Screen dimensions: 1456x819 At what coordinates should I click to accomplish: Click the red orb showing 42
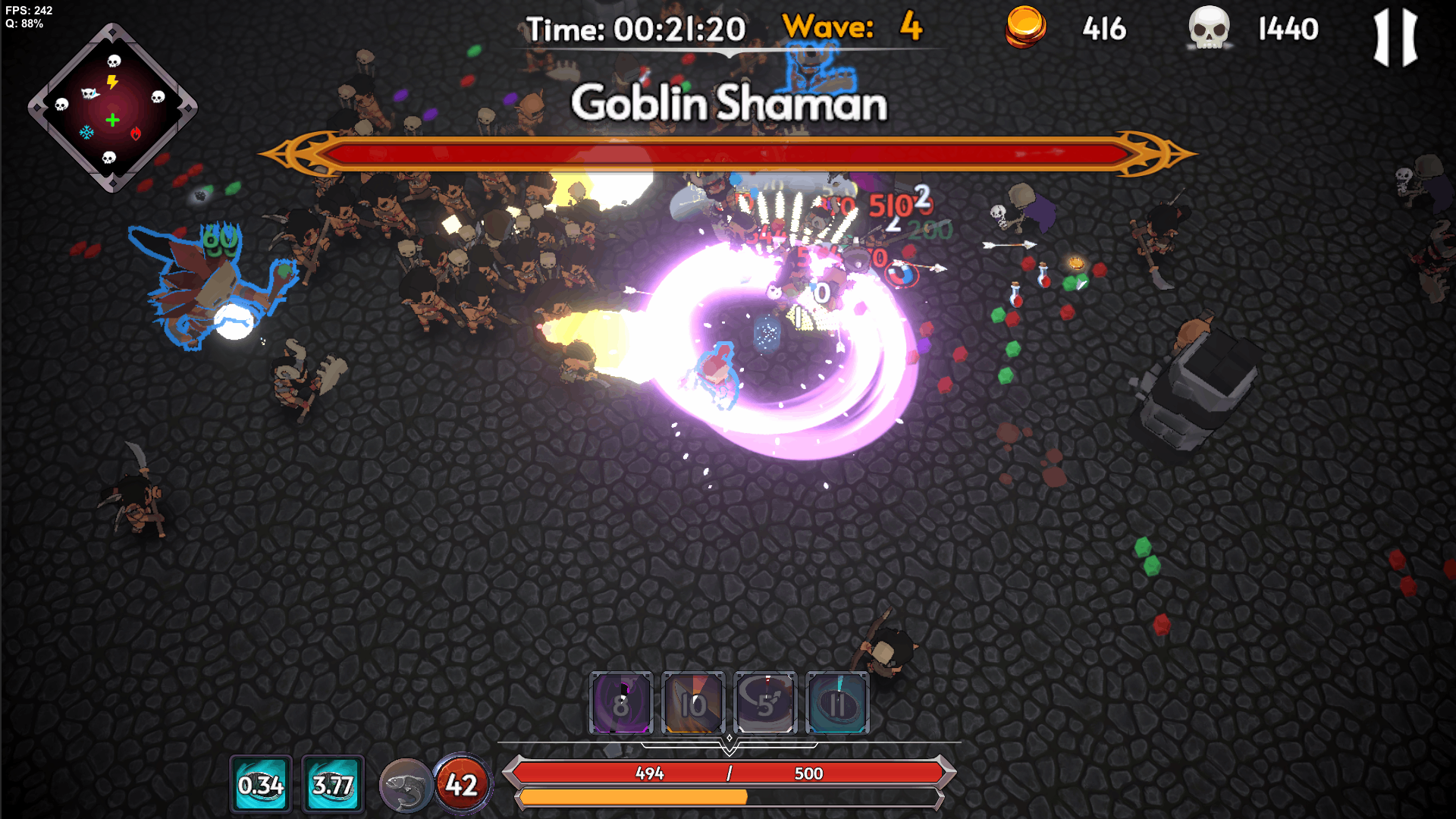coord(462,784)
